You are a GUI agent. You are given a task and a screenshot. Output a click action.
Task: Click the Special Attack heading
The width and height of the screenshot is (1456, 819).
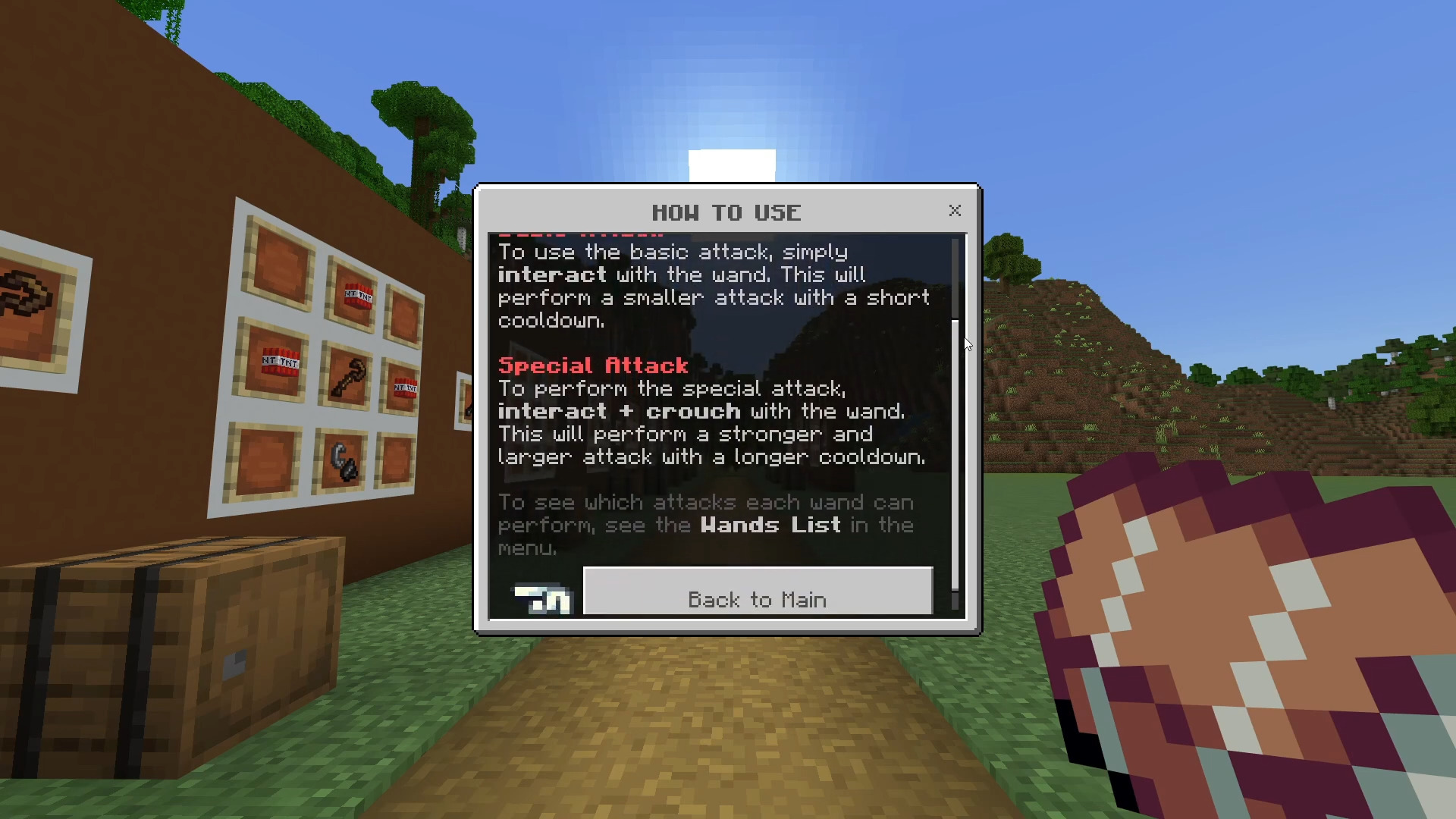593,365
